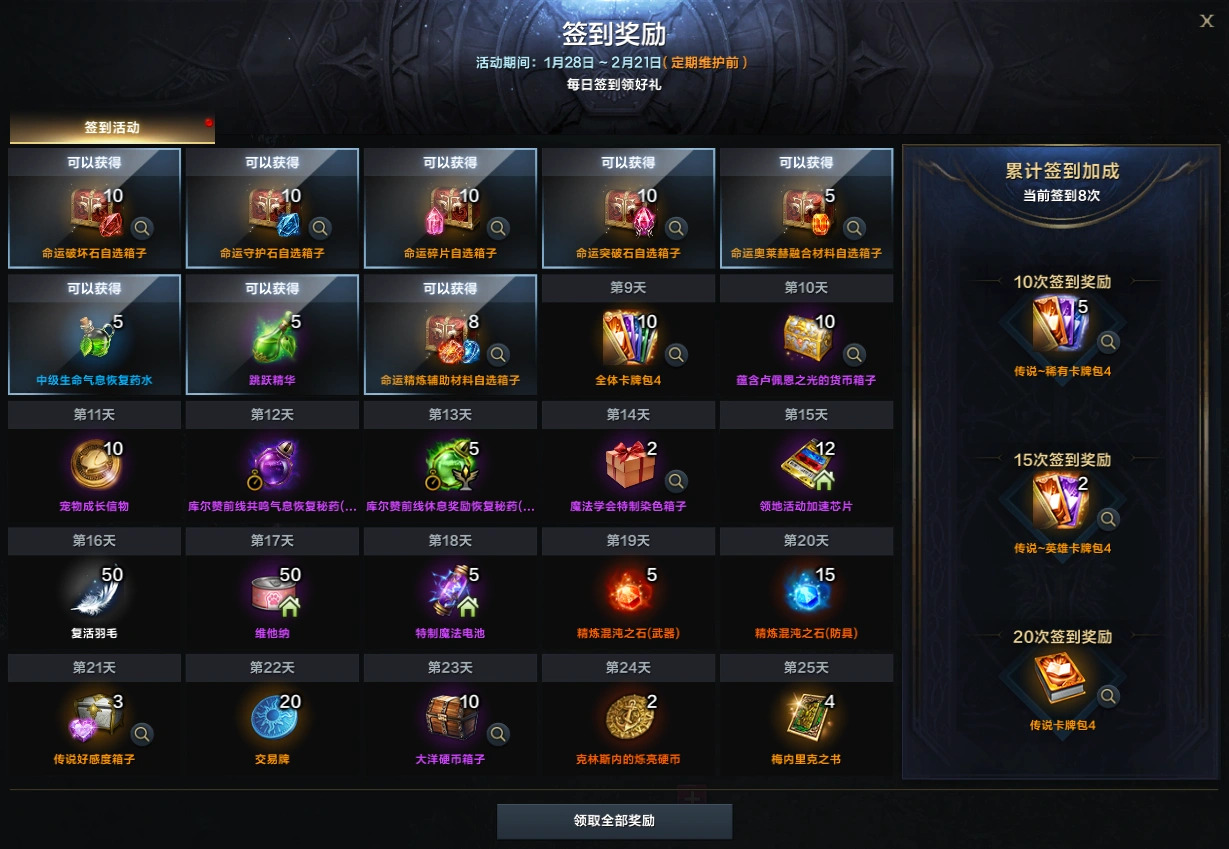
Task: Preview the 10次签到奖励 card pack magnifier
Action: tap(1108, 342)
